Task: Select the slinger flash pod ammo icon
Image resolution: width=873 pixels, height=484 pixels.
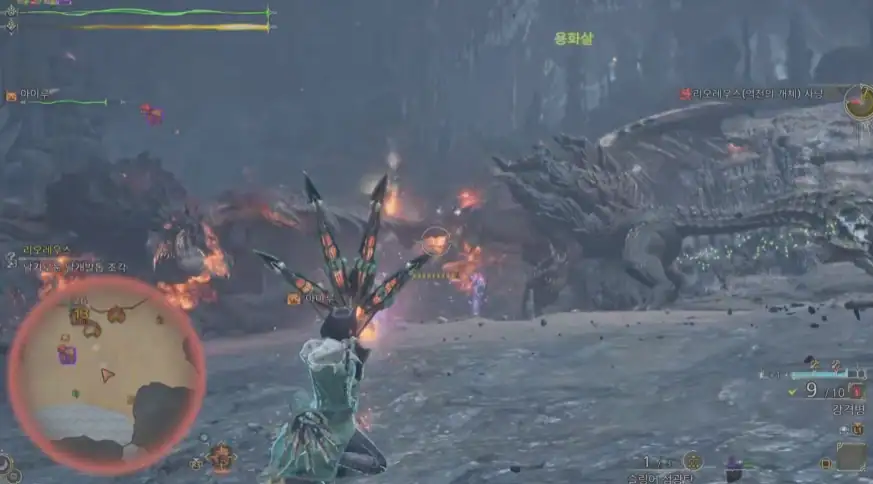Action: tap(692, 461)
